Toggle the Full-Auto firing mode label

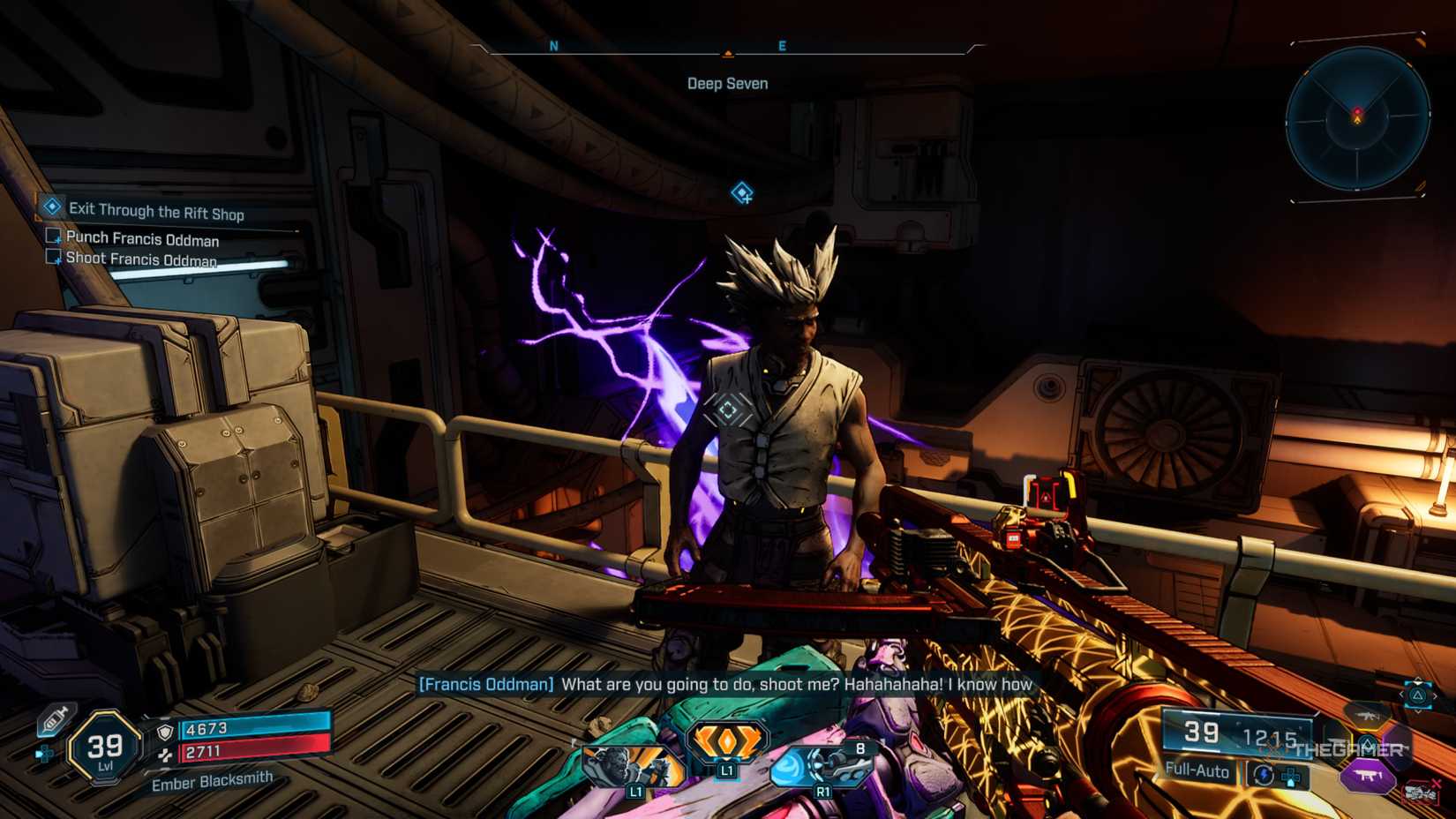point(1197,770)
